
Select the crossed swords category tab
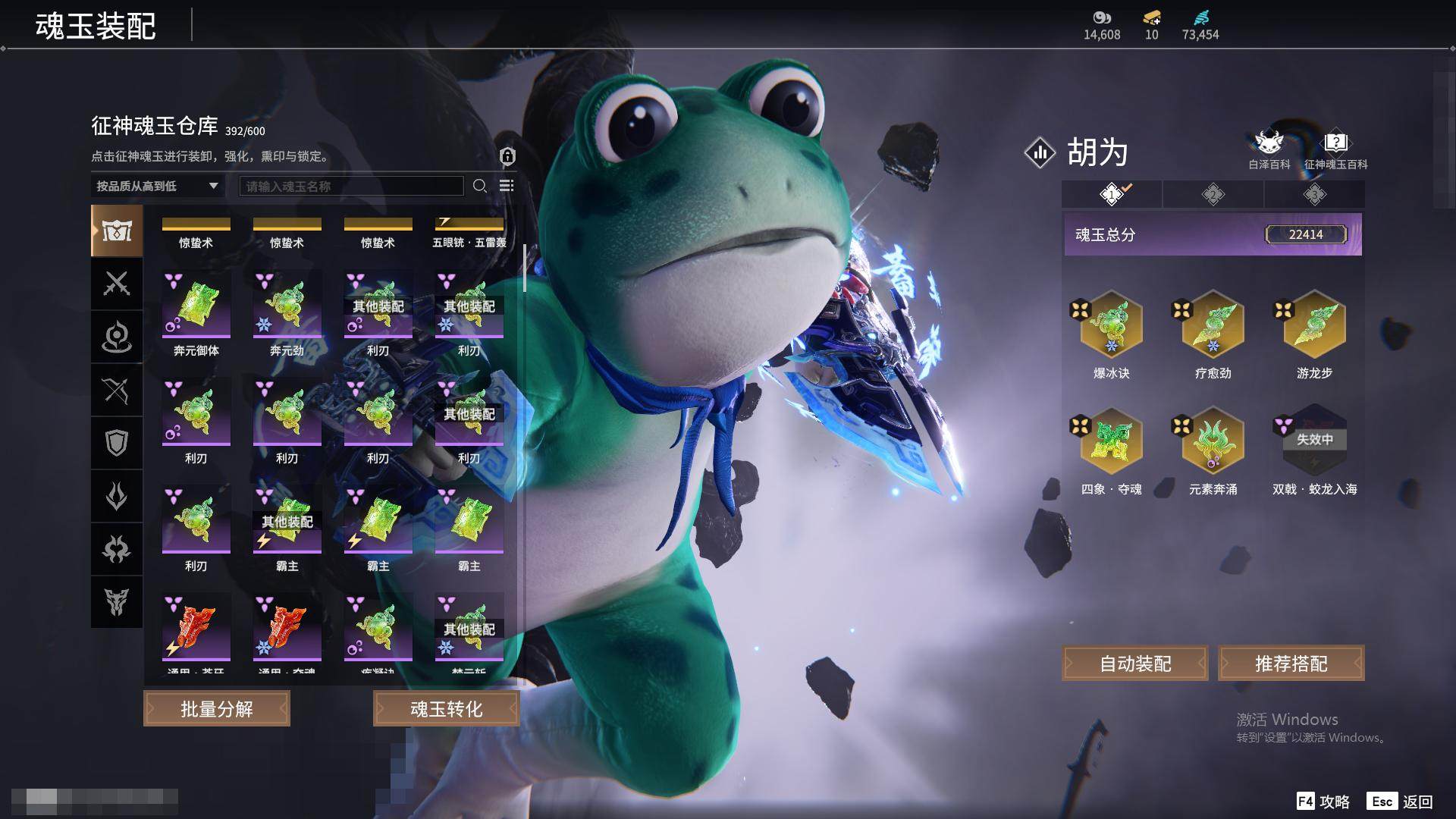(117, 284)
